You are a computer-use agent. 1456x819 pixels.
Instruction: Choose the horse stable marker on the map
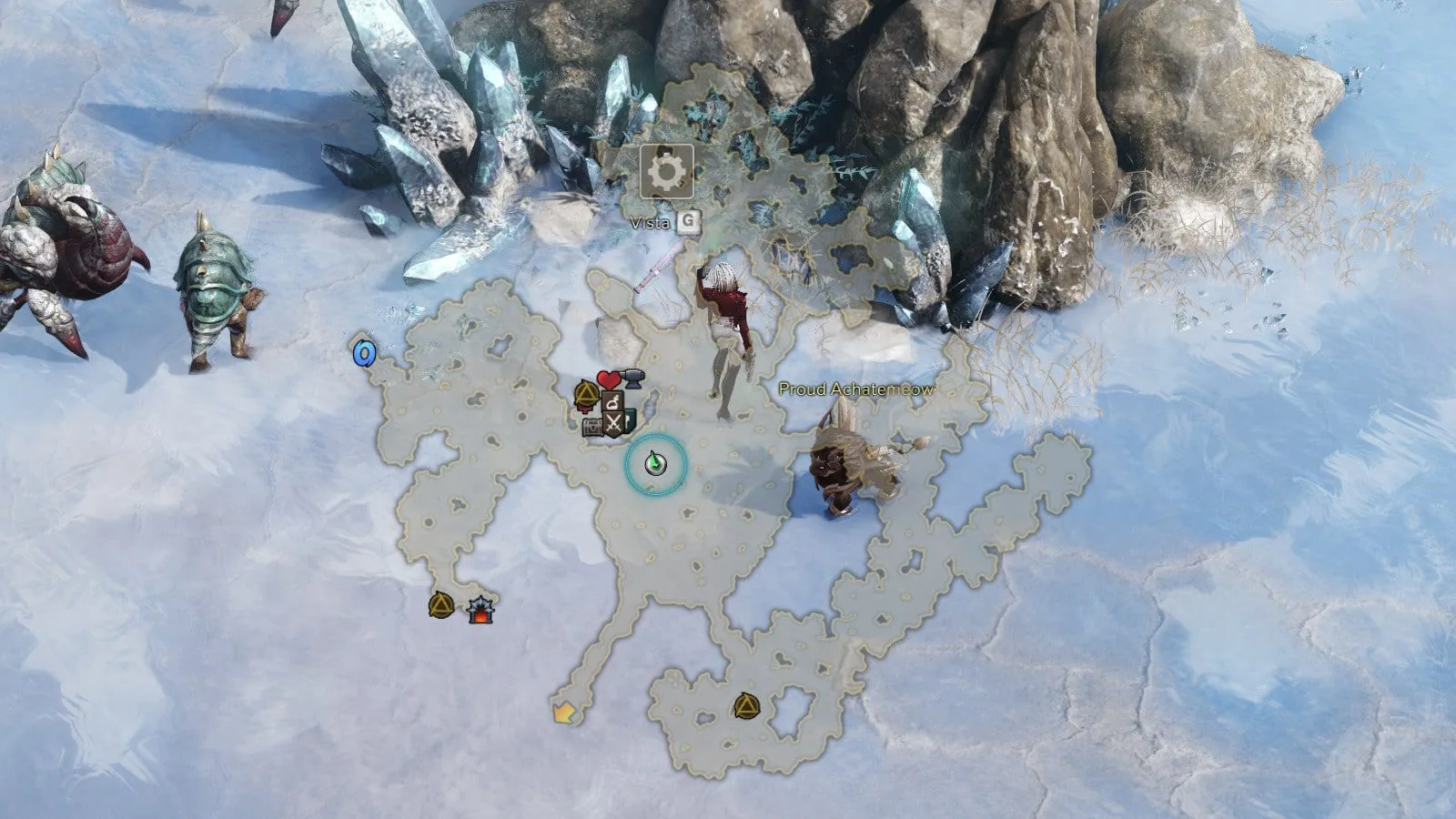614,399
